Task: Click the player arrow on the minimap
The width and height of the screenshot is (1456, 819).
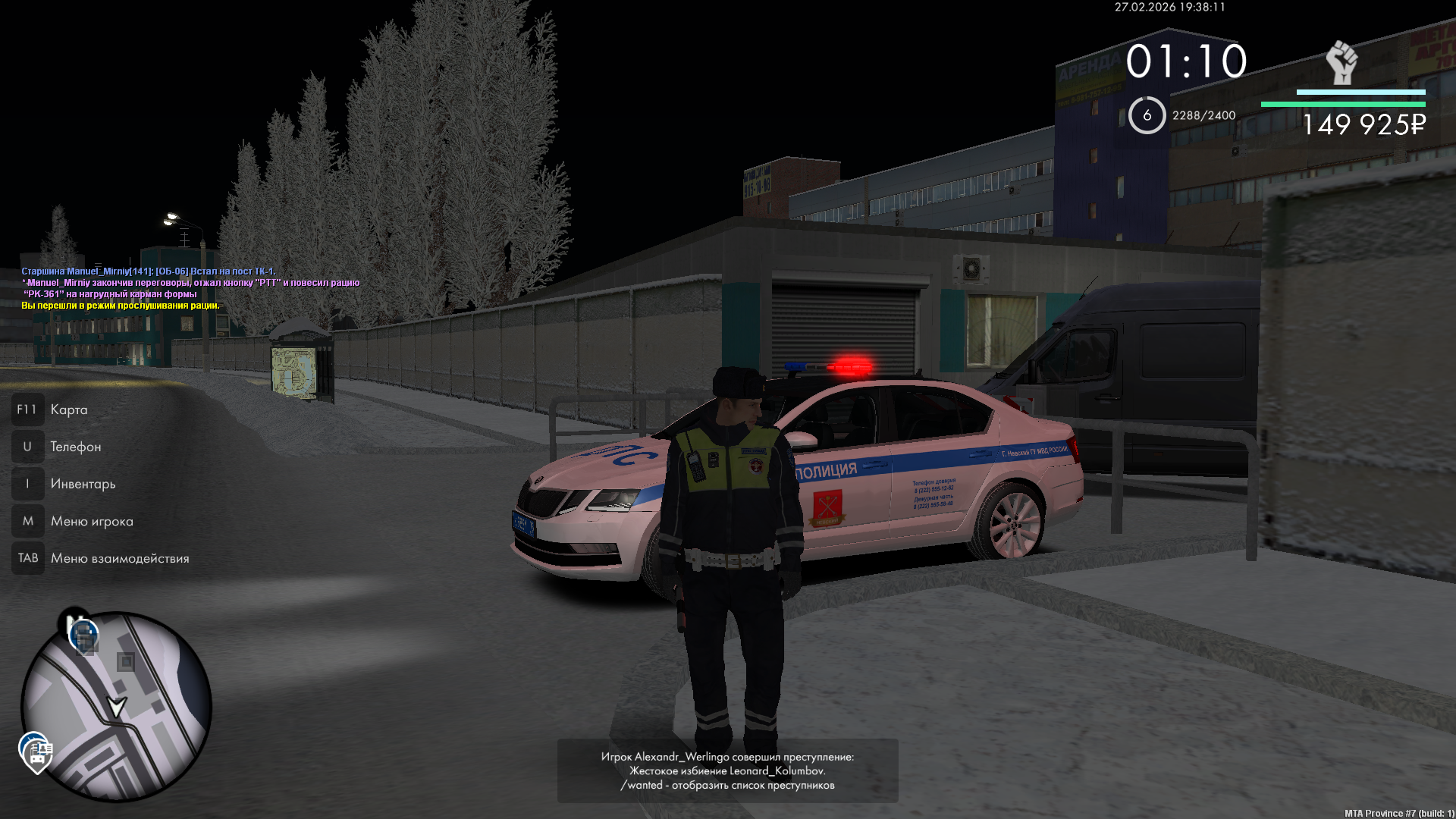Action: [x=117, y=708]
